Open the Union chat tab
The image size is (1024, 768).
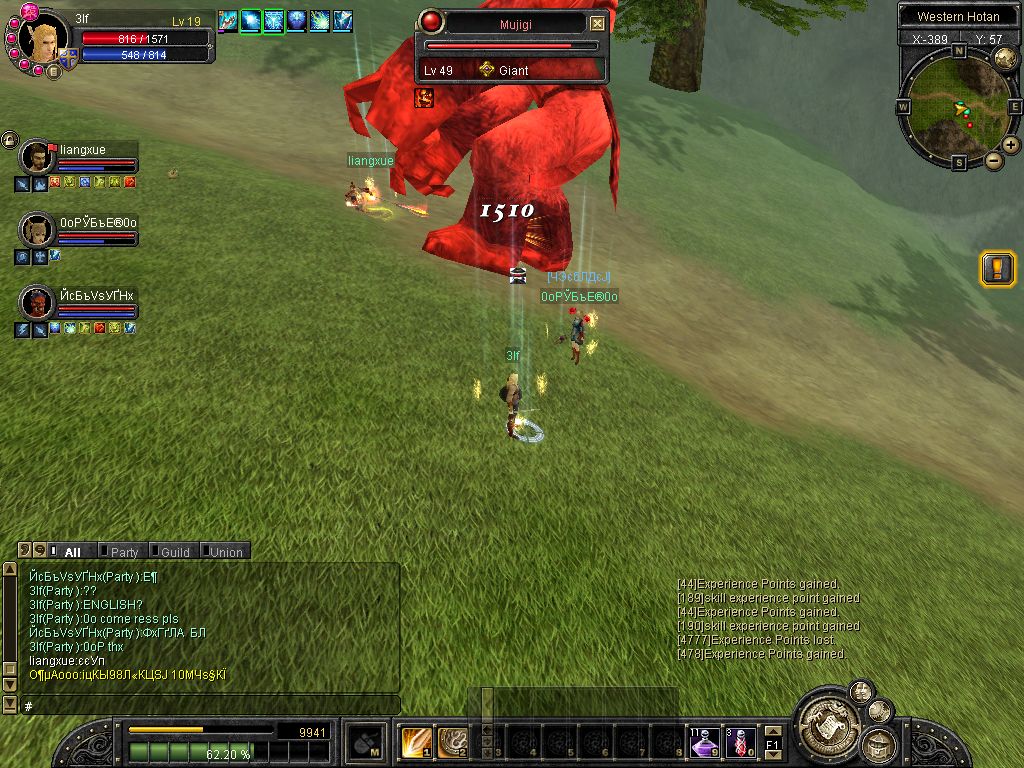tap(225, 551)
